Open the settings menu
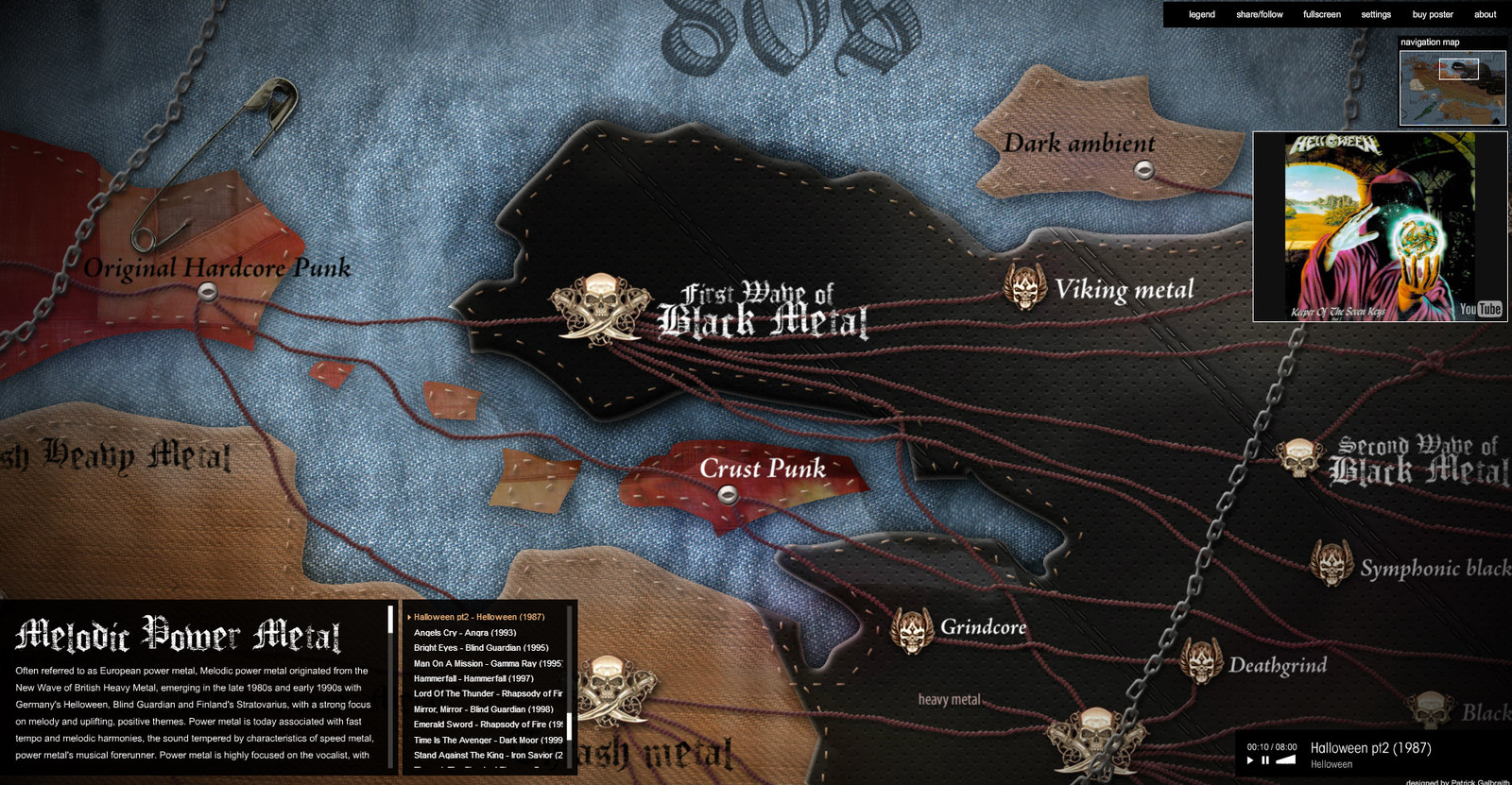The image size is (1512, 785). point(1375,14)
